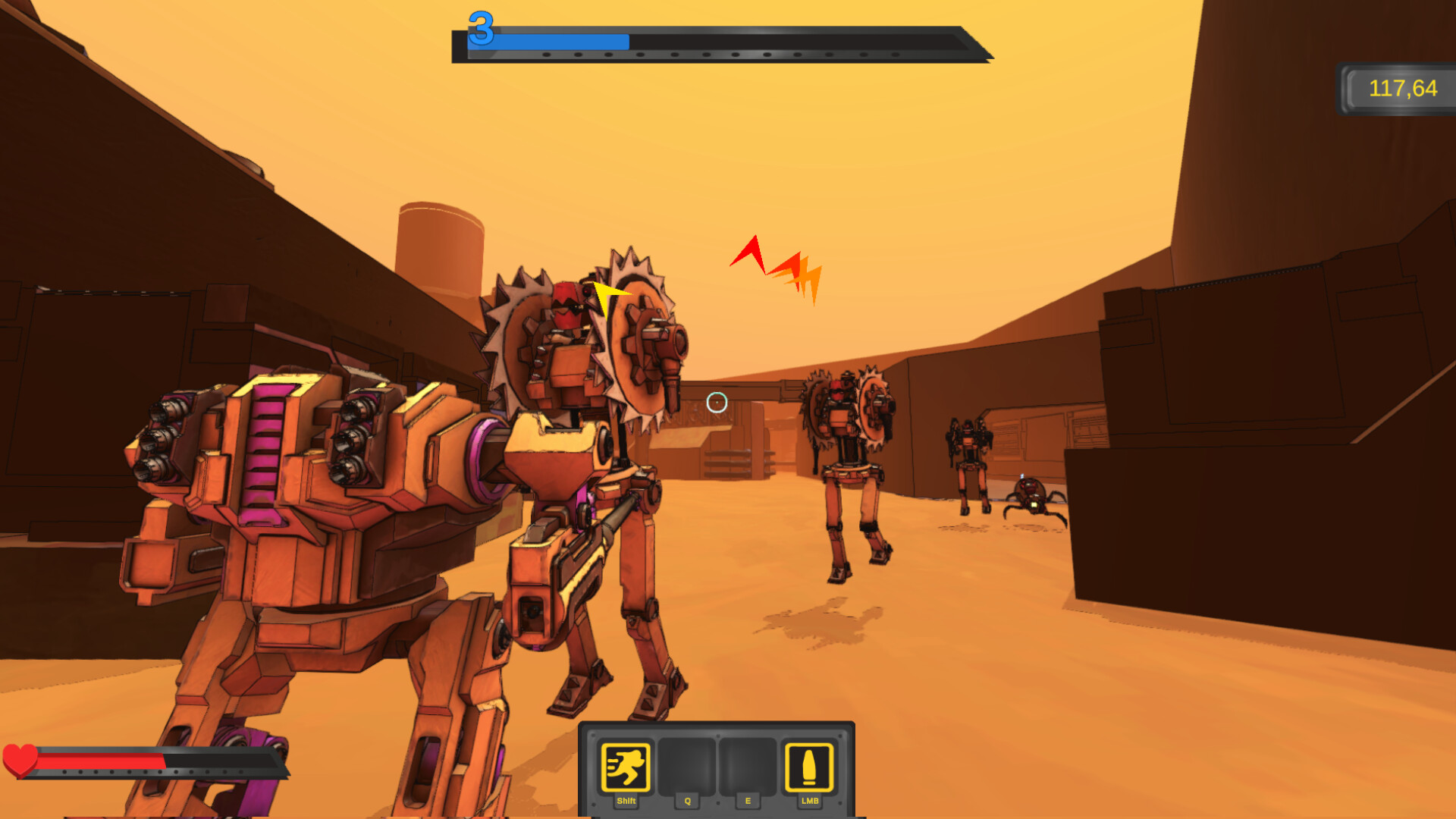Click the aiming crosshair reticle

(x=716, y=404)
